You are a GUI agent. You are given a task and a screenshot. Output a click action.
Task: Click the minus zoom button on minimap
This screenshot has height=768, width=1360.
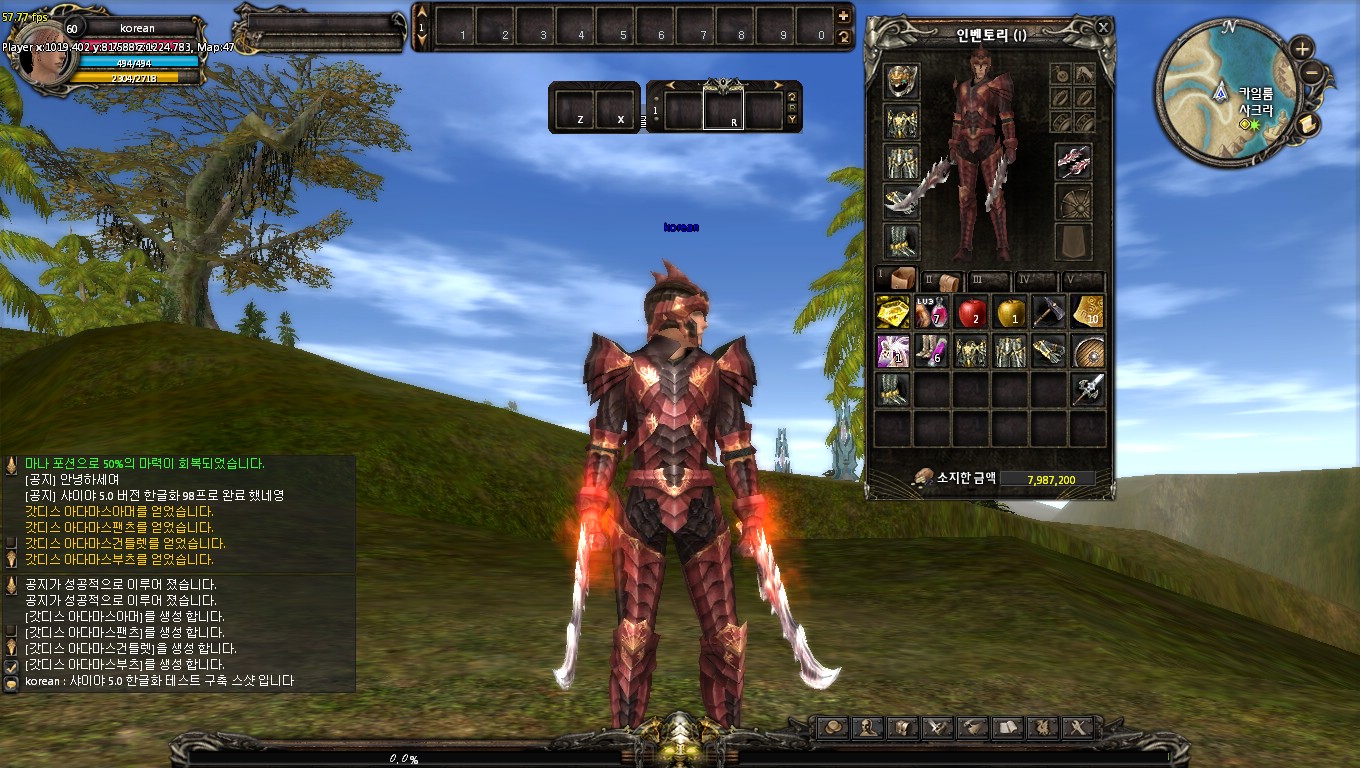pyautogui.click(x=1312, y=72)
